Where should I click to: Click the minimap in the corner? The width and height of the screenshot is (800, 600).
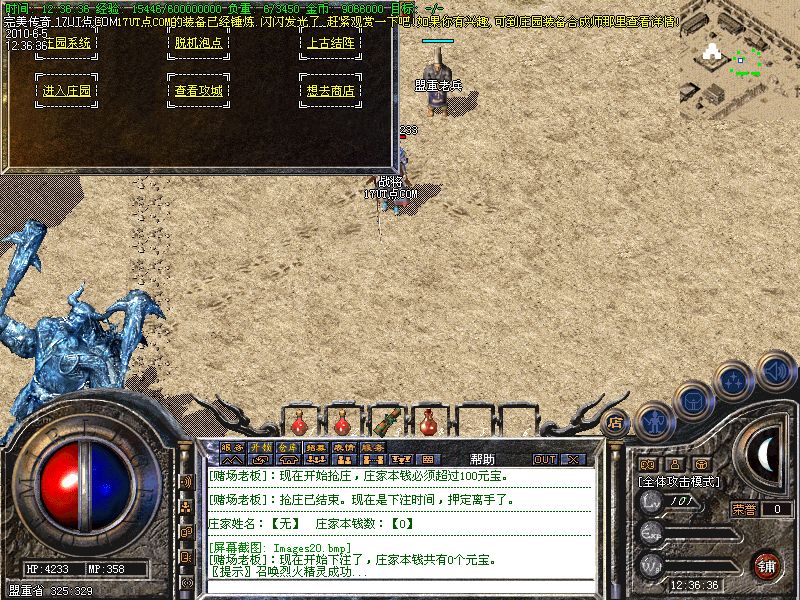click(x=738, y=58)
